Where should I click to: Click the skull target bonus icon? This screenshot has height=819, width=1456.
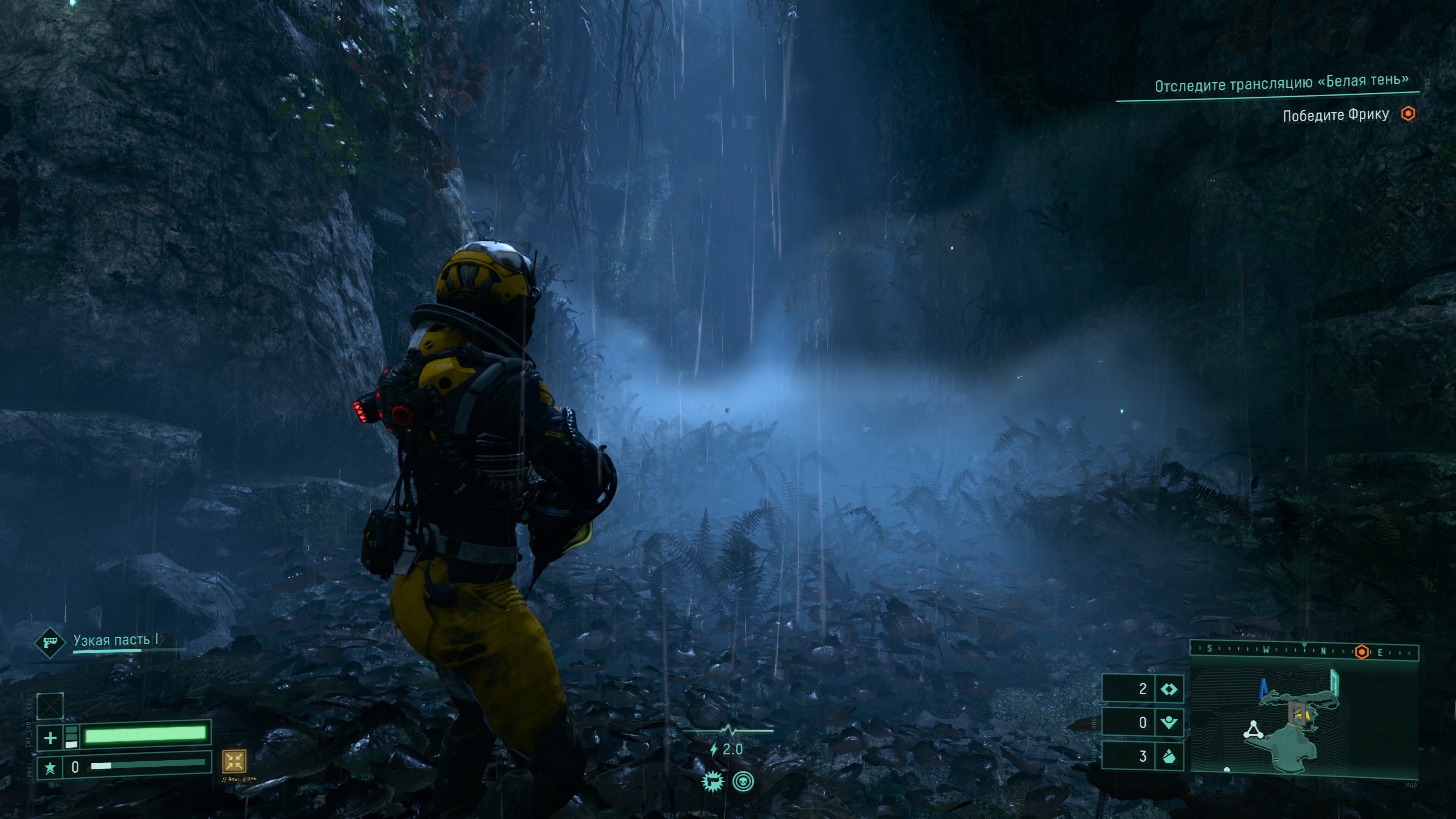click(743, 782)
